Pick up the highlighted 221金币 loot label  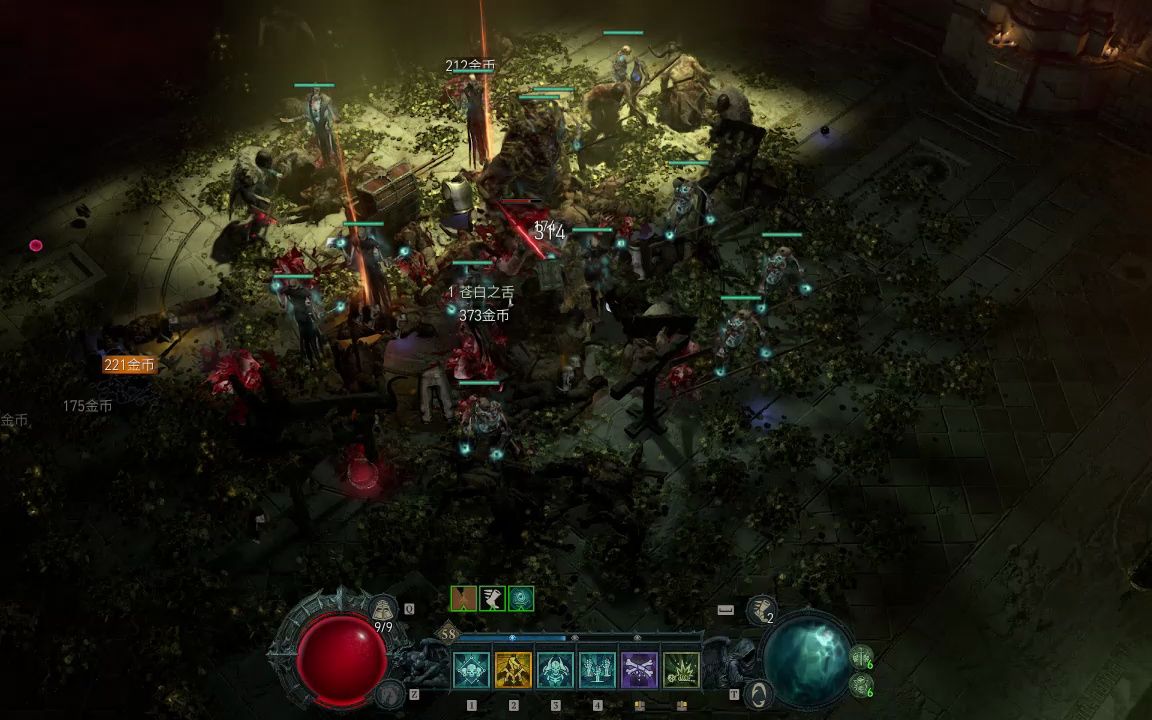click(x=129, y=365)
